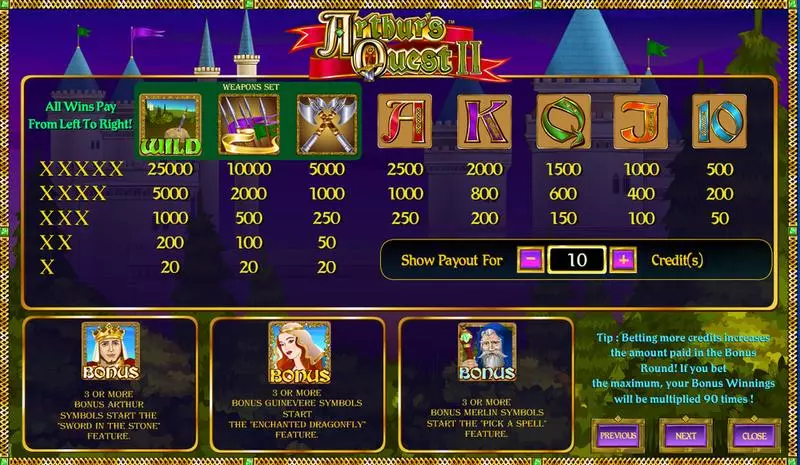
Task: Go to the previous paytable page
Action: click(618, 436)
